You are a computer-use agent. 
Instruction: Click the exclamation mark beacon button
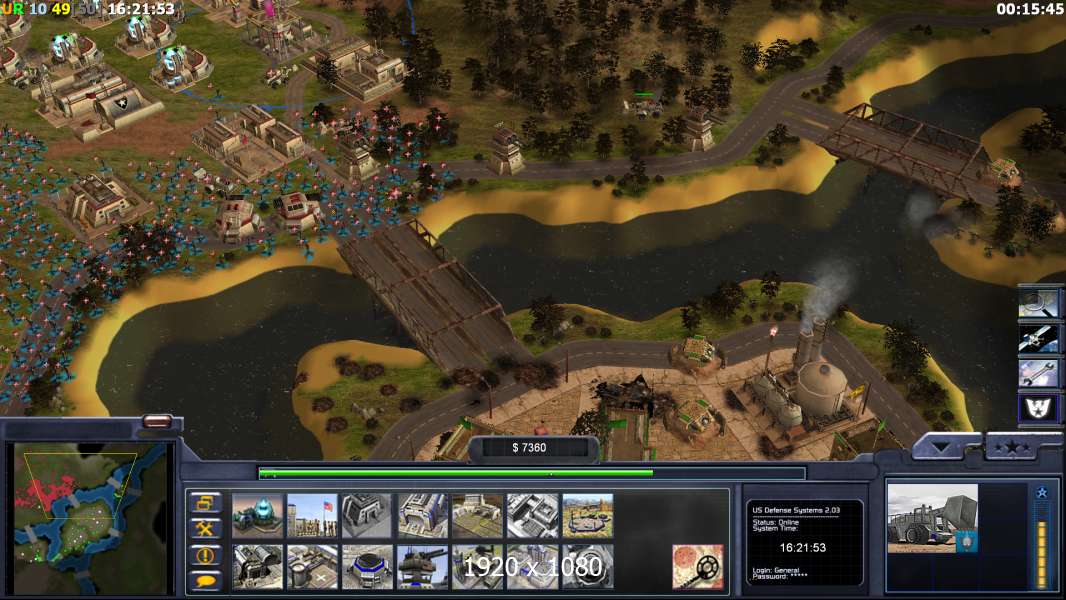point(206,555)
